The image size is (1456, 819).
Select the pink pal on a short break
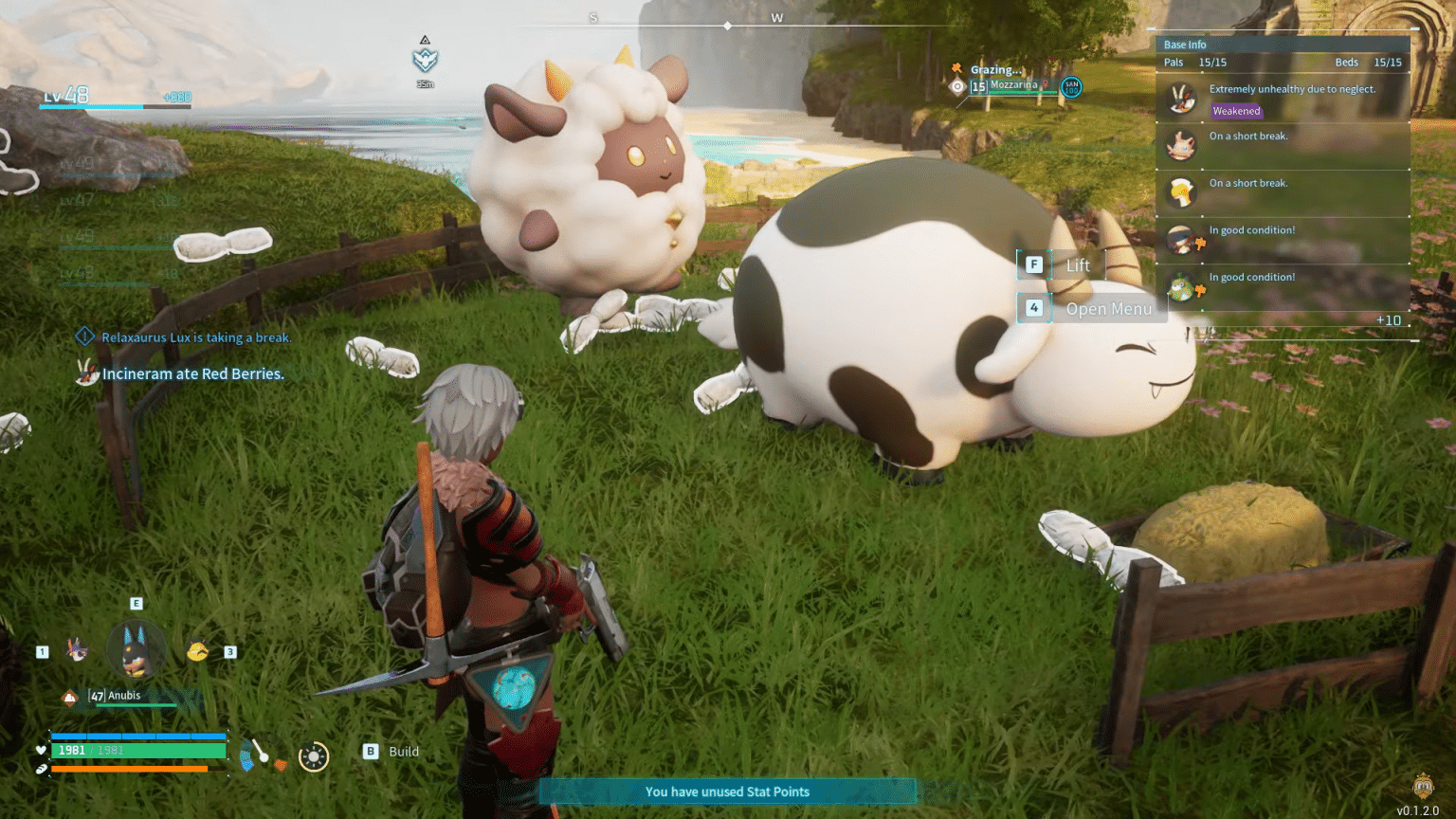[x=1181, y=145]
